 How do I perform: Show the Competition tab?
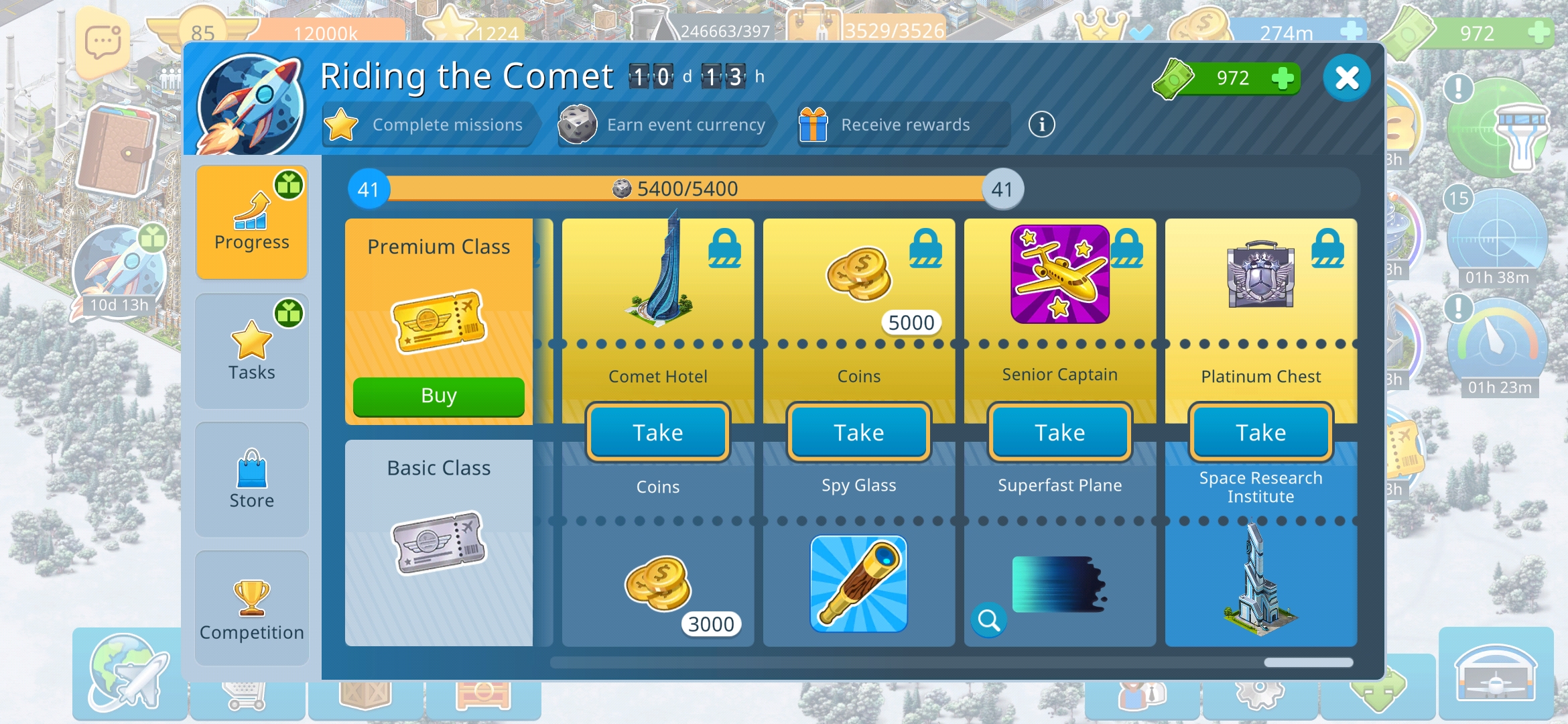coord(252,608)
